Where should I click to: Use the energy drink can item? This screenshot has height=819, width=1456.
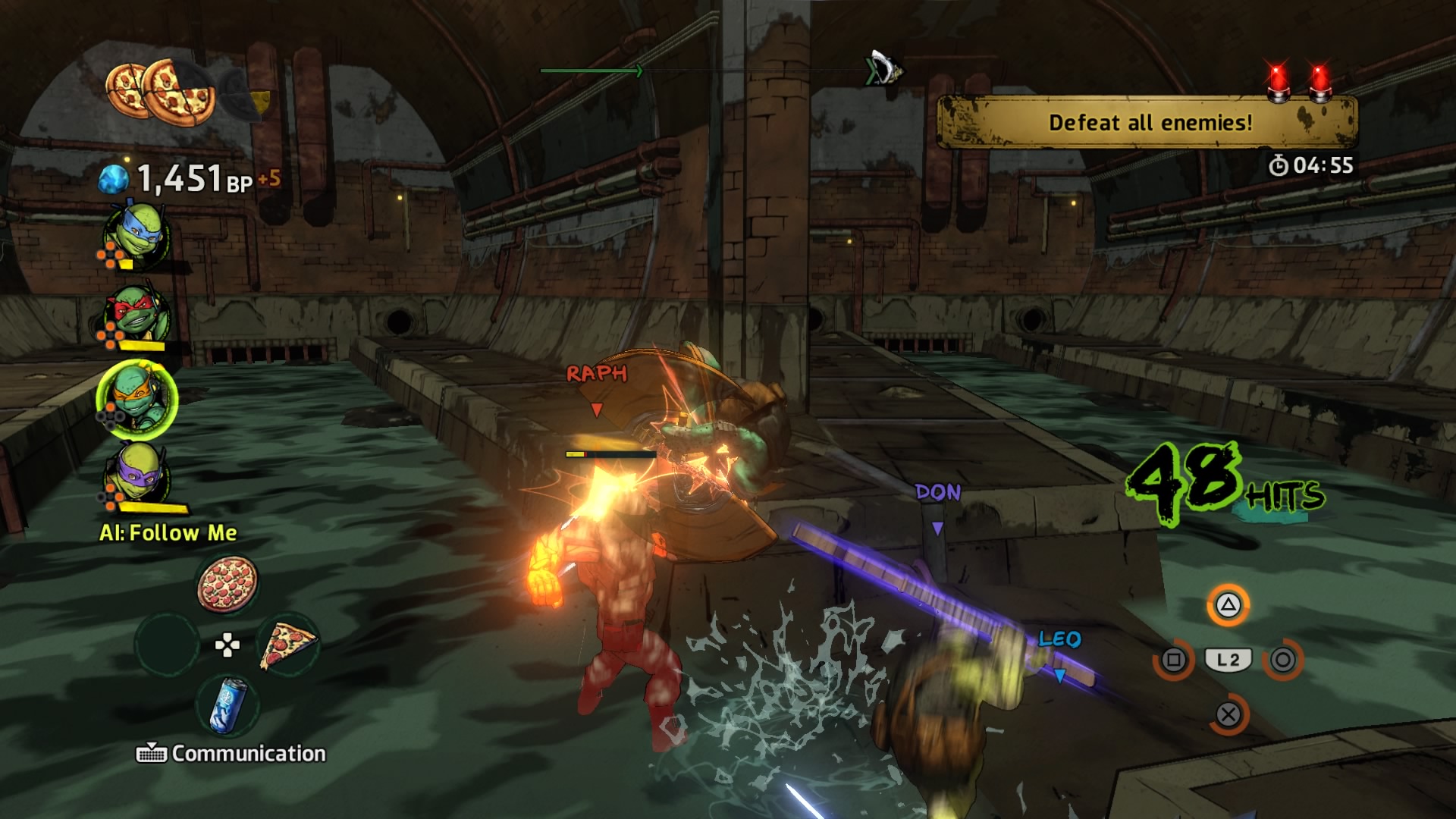click(x=227, y=706)
